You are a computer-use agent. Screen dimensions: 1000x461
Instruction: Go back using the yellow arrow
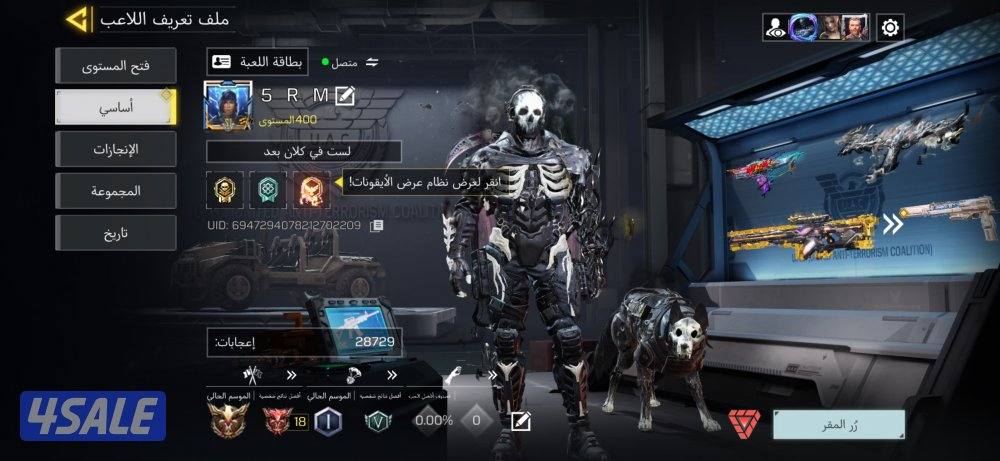tap(77, 19)
